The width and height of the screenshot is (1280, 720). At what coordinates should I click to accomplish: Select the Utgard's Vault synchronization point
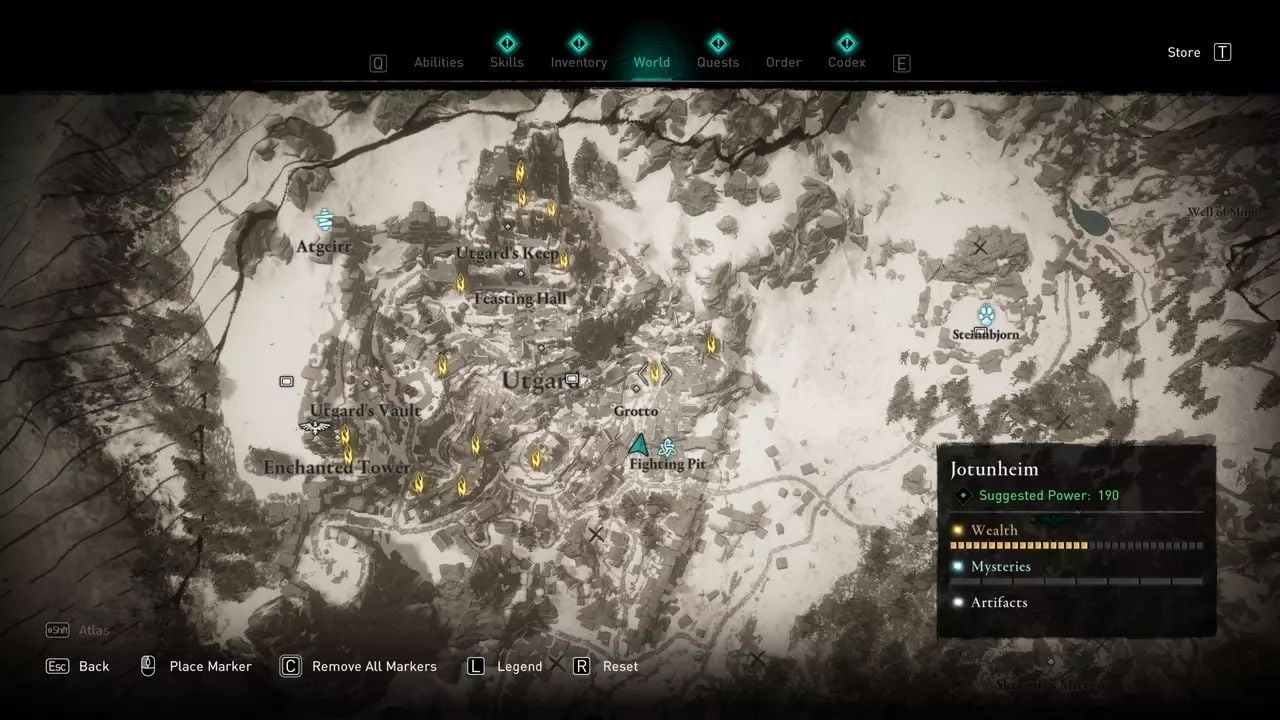point(315,428)
